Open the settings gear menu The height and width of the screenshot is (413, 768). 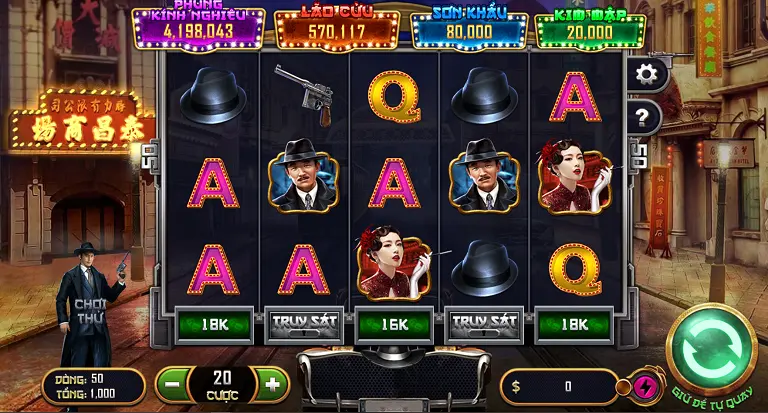tap(646, 73)
